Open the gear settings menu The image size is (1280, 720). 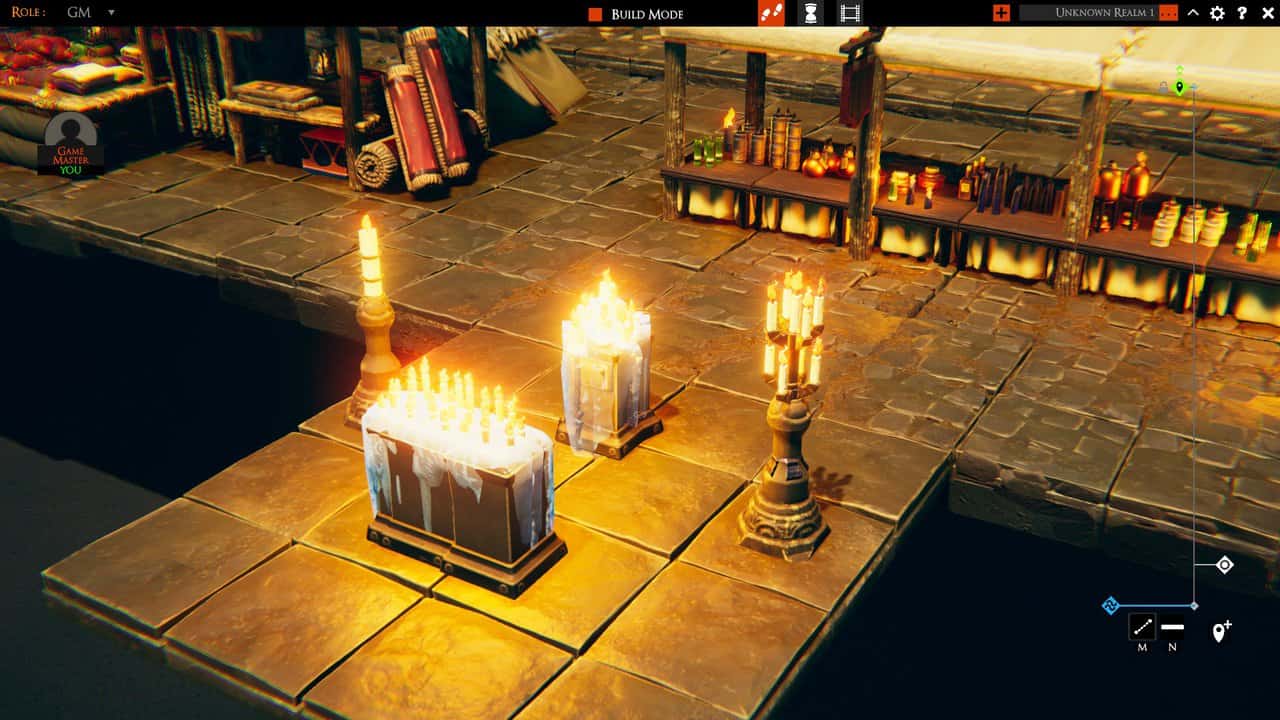(1217, 13)
